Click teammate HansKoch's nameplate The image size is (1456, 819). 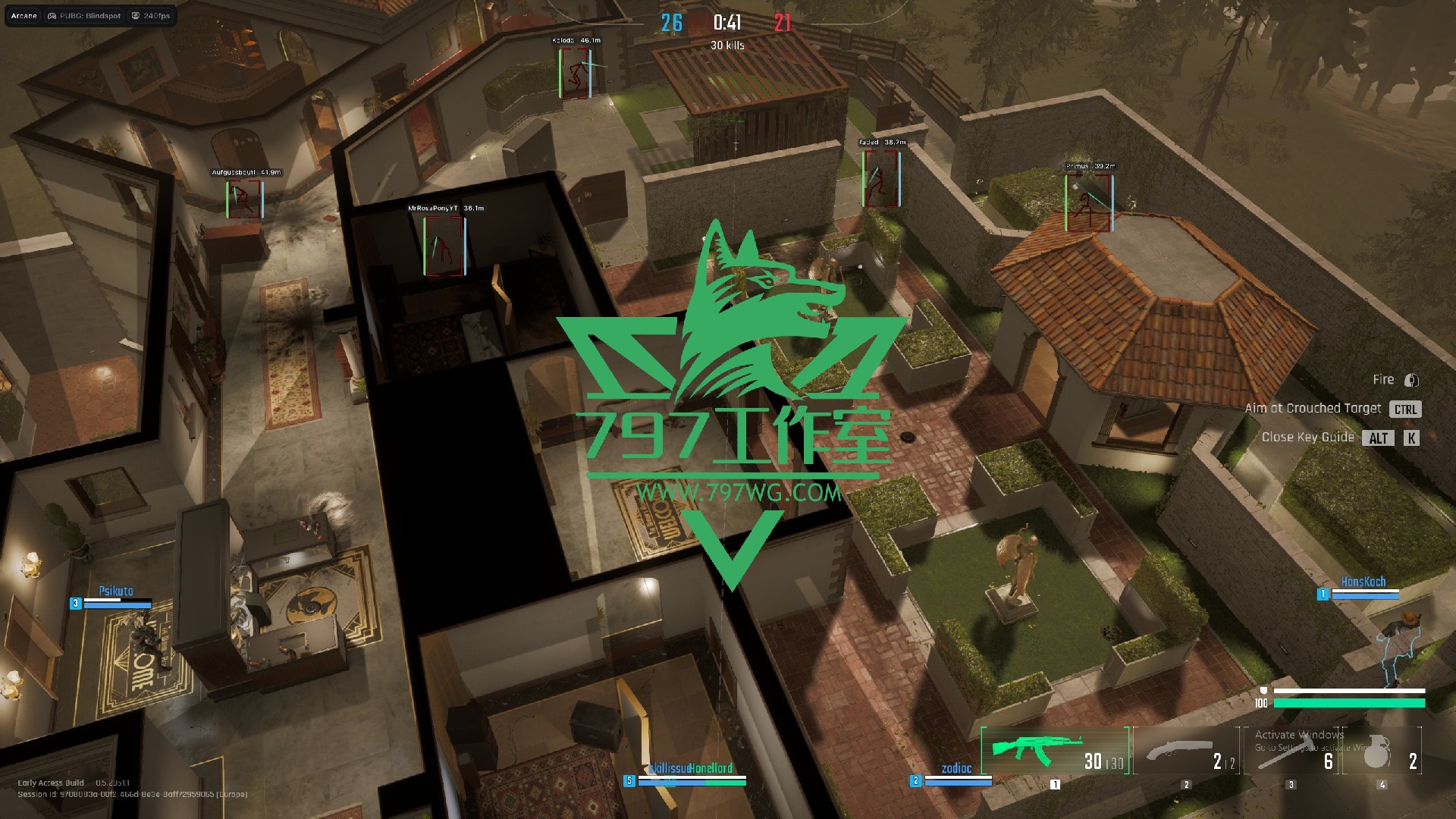point(1363,582)
